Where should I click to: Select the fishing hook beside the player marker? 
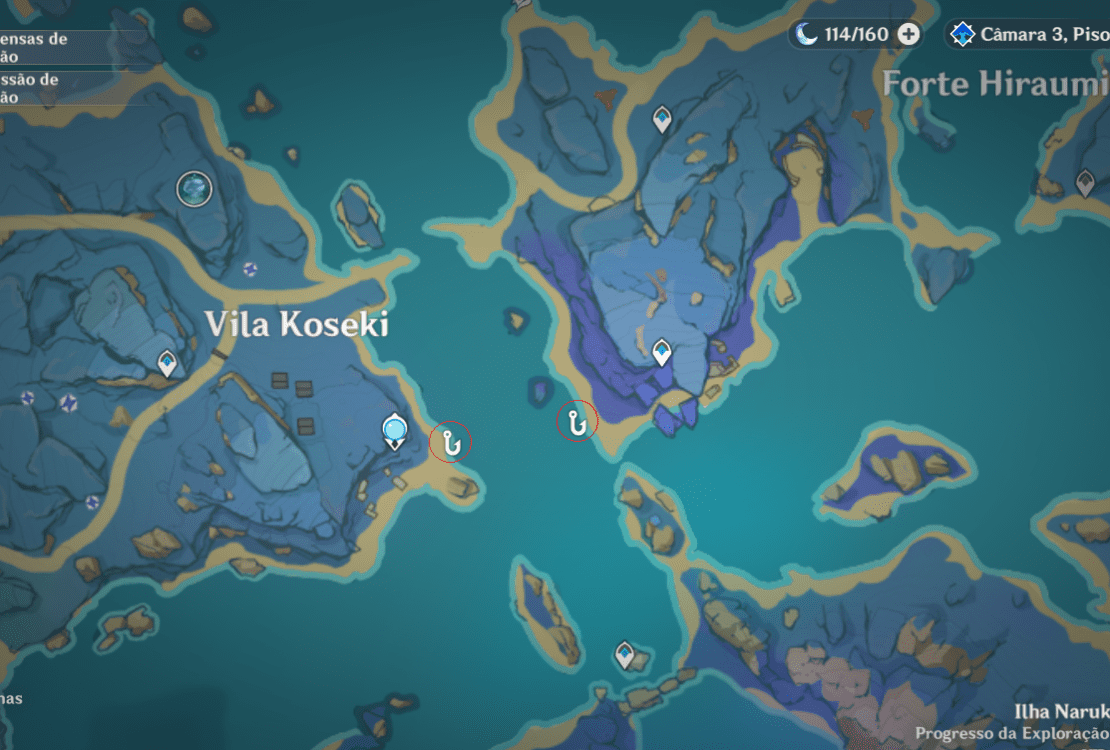pos(450,441)
